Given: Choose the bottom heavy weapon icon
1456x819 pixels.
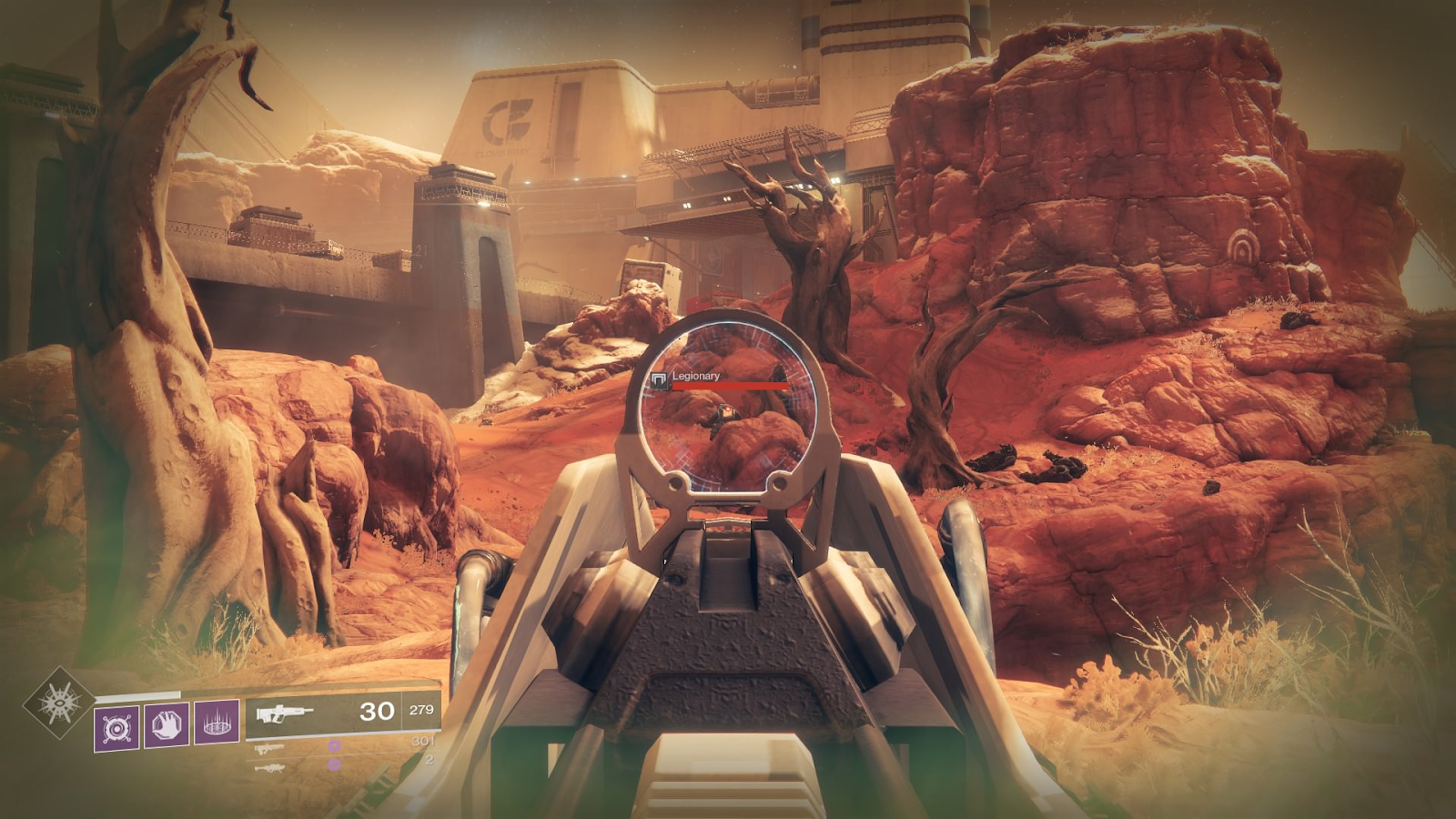Looking at the screenshot, I should tap(269, 768).
